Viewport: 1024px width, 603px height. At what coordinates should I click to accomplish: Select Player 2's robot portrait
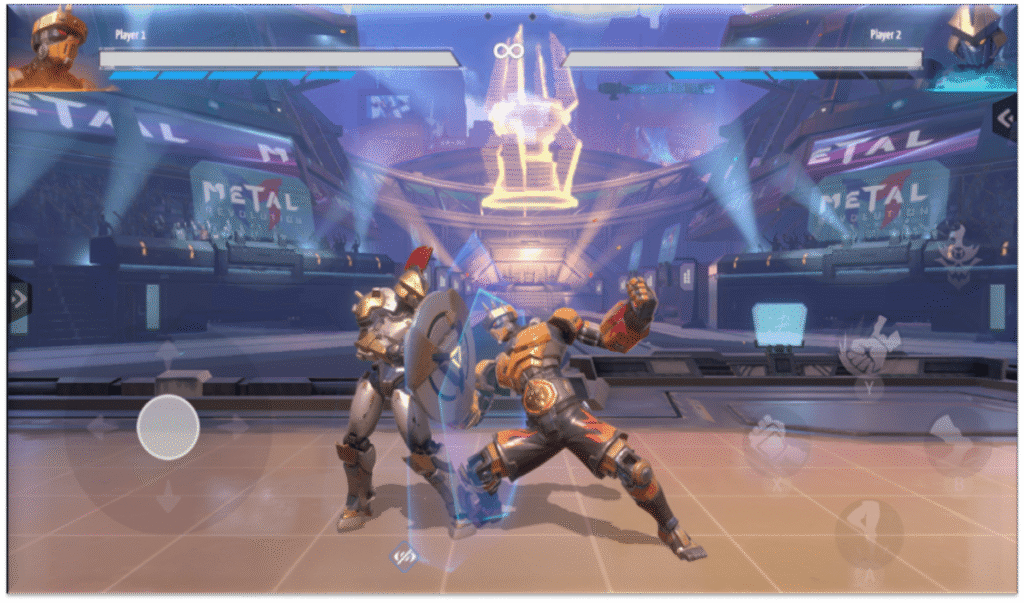click(968, 48)
